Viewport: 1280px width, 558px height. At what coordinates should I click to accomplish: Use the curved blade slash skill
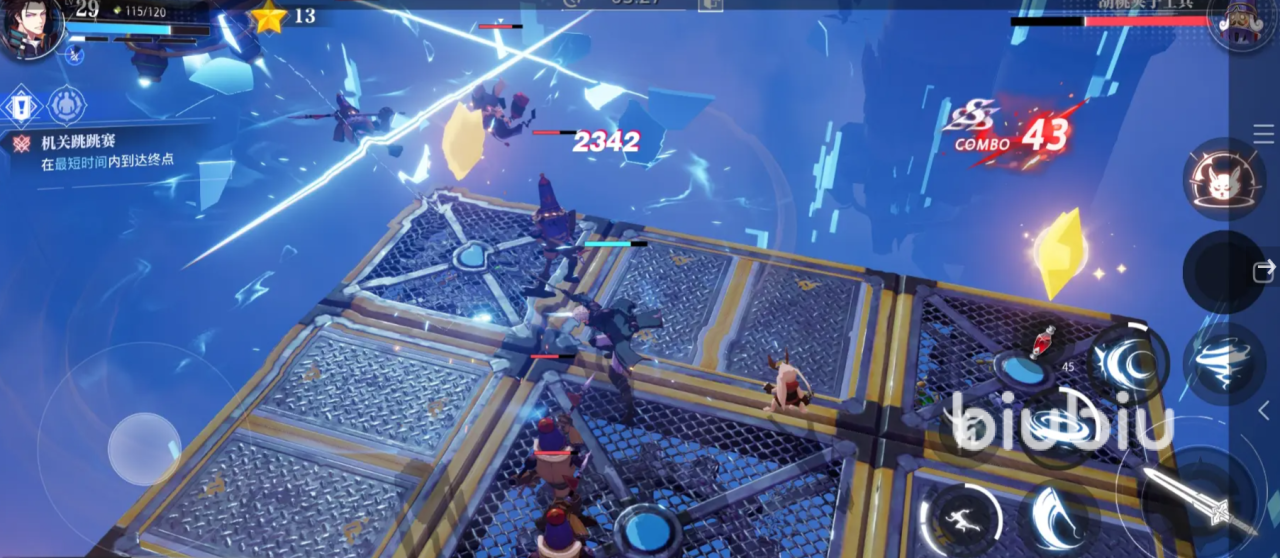(x=1059, y=514)
